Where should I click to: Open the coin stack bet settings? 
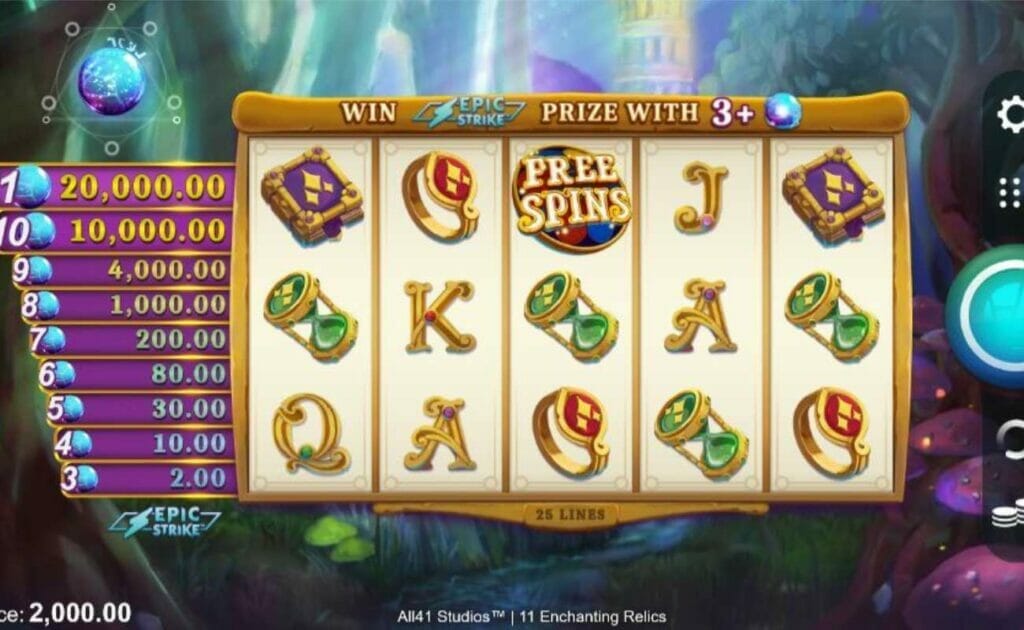tap(1008, 517)
